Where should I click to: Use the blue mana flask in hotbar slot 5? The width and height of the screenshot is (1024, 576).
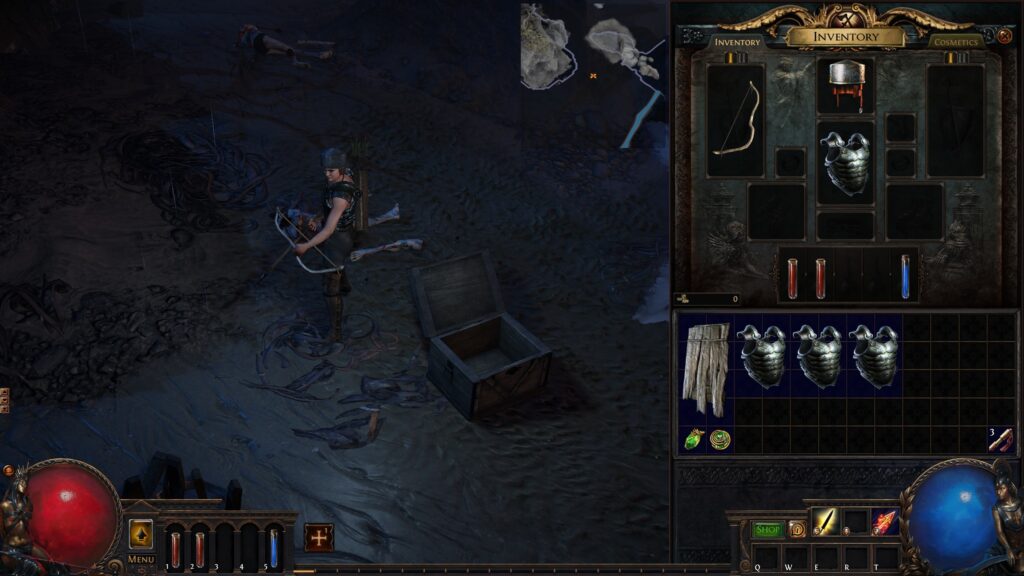click(x=273, y=549)
